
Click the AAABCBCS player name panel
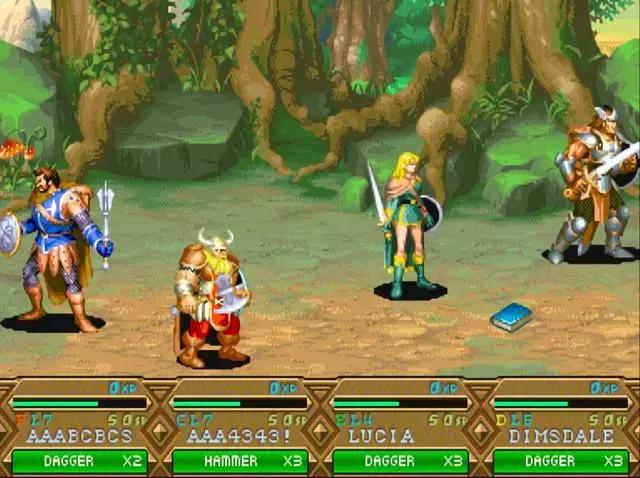(80, 436)
